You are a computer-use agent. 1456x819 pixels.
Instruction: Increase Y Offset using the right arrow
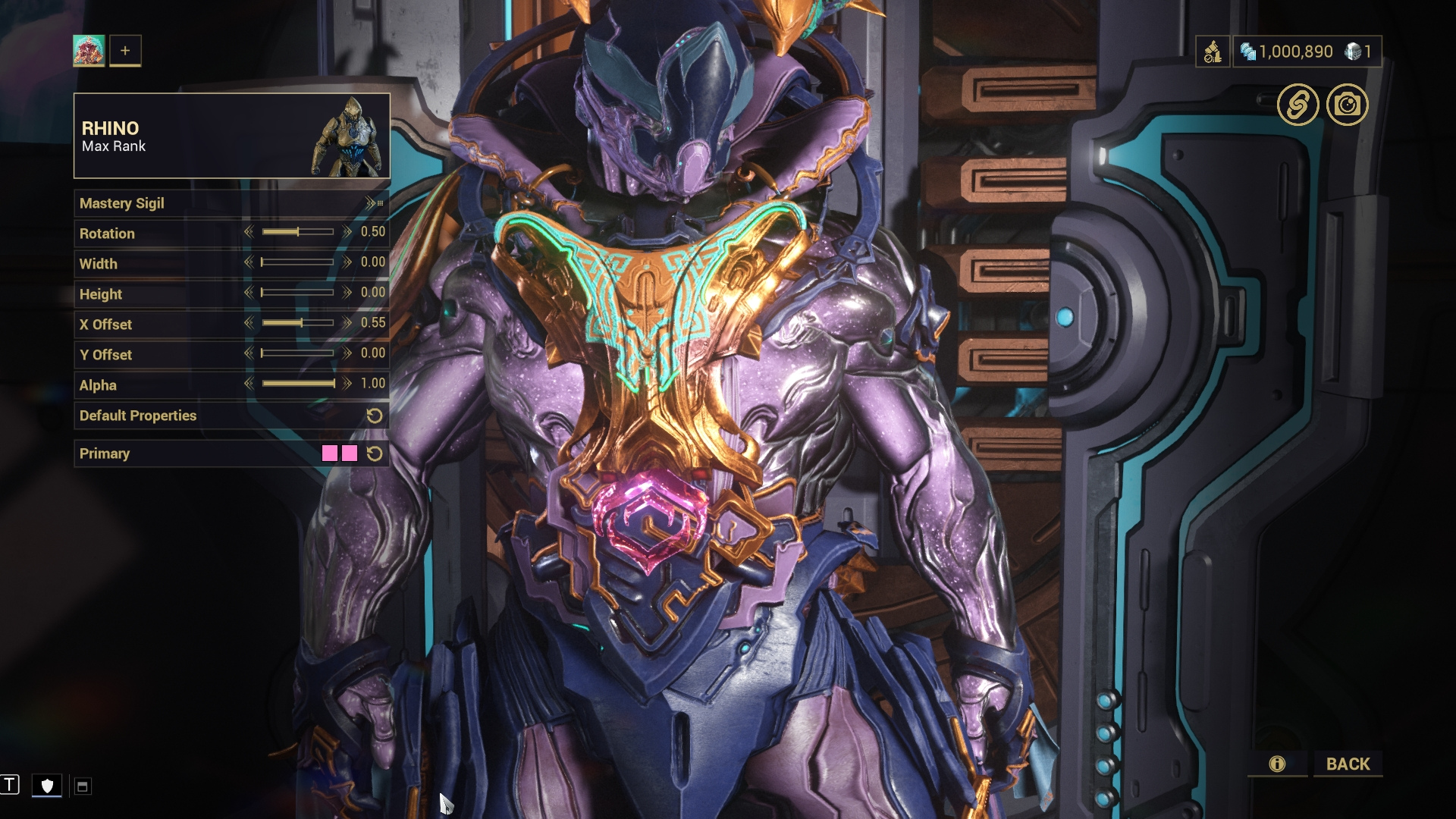pyautogui.click(x=347, y=353)
